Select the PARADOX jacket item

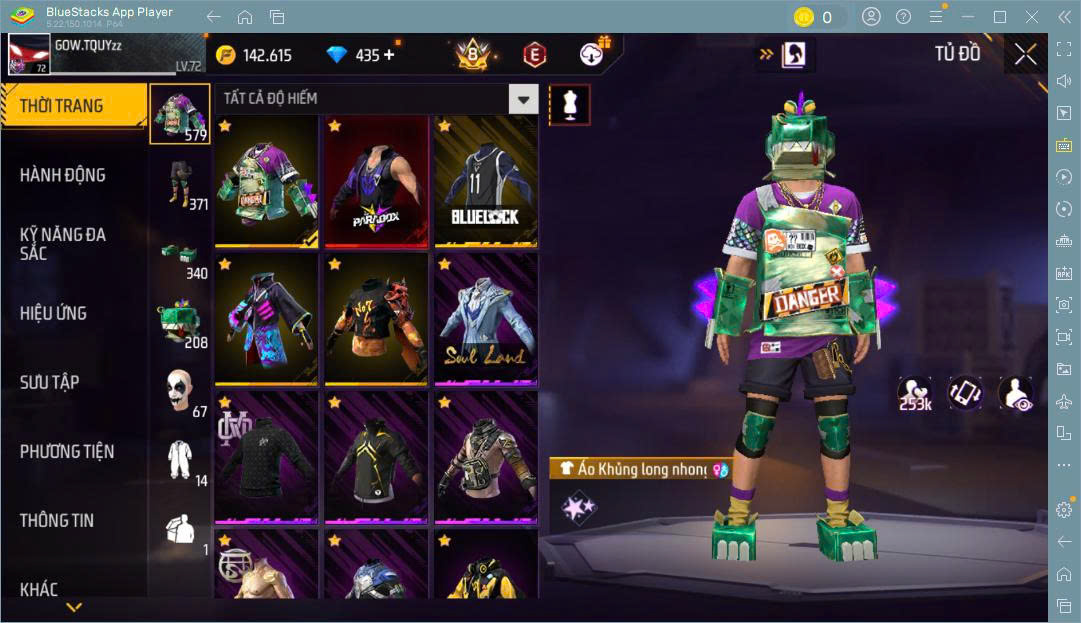click(x=376, y=181)
